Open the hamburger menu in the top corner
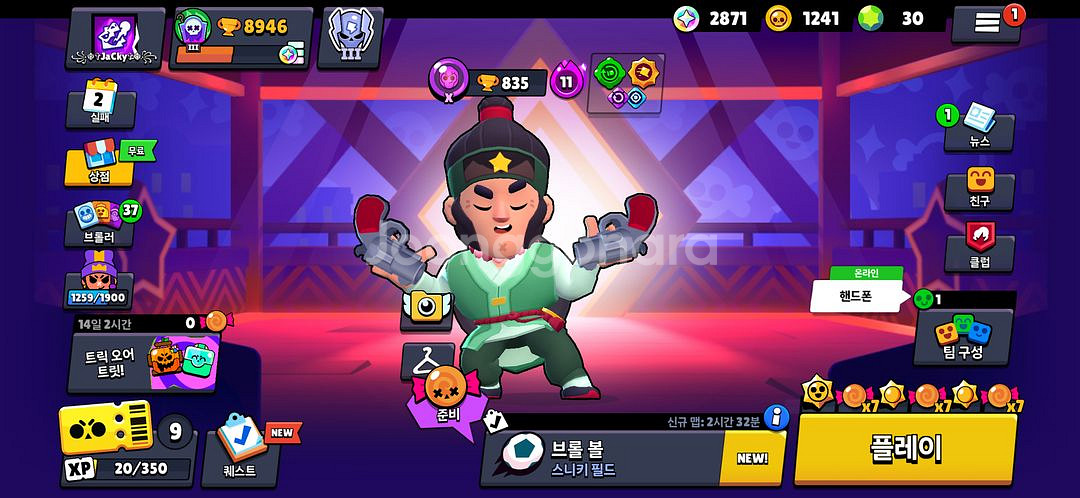This screenshot has width=1080, height=498. coord(986,22)
